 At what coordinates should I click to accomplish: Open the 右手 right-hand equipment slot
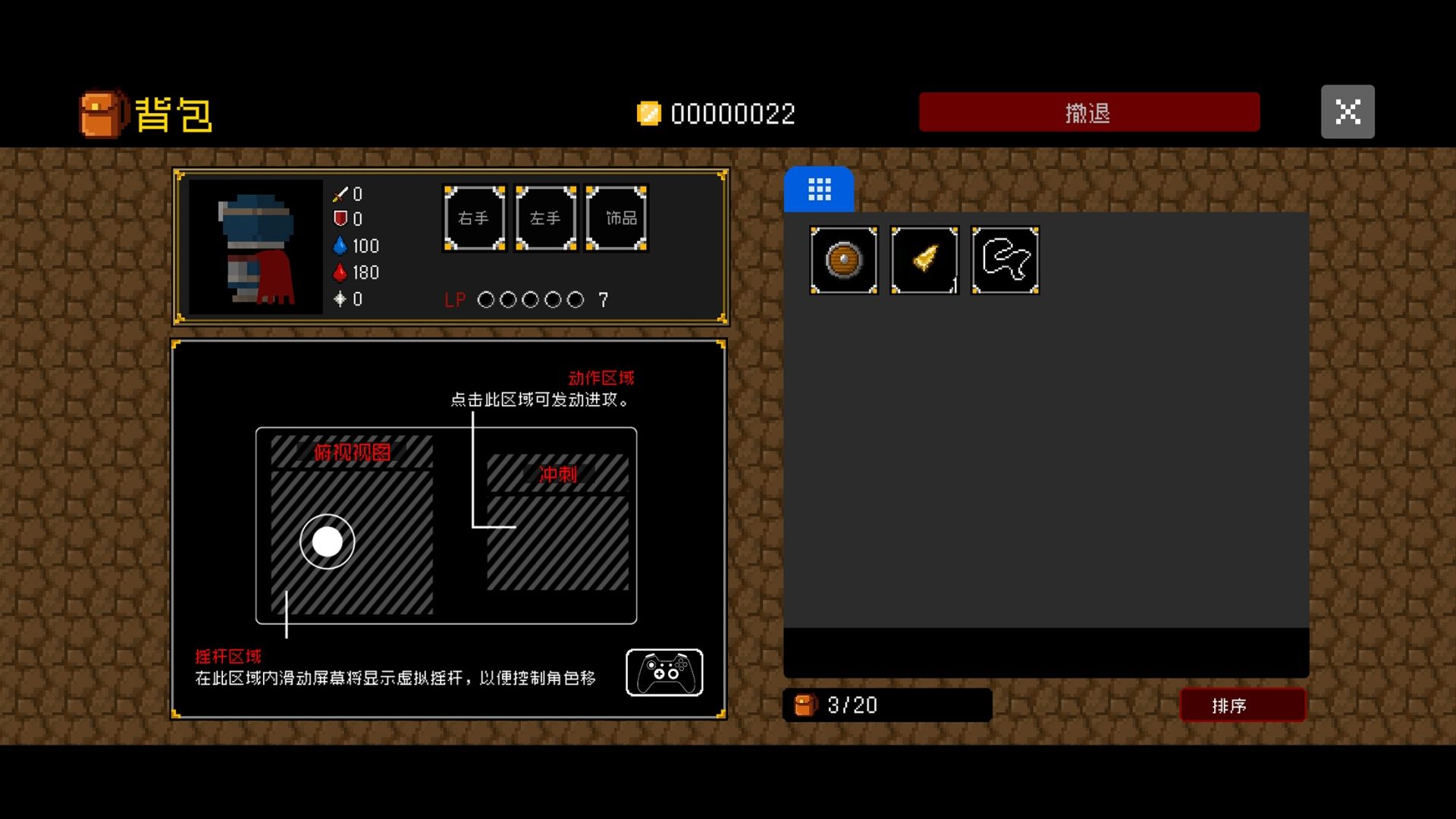474,218
